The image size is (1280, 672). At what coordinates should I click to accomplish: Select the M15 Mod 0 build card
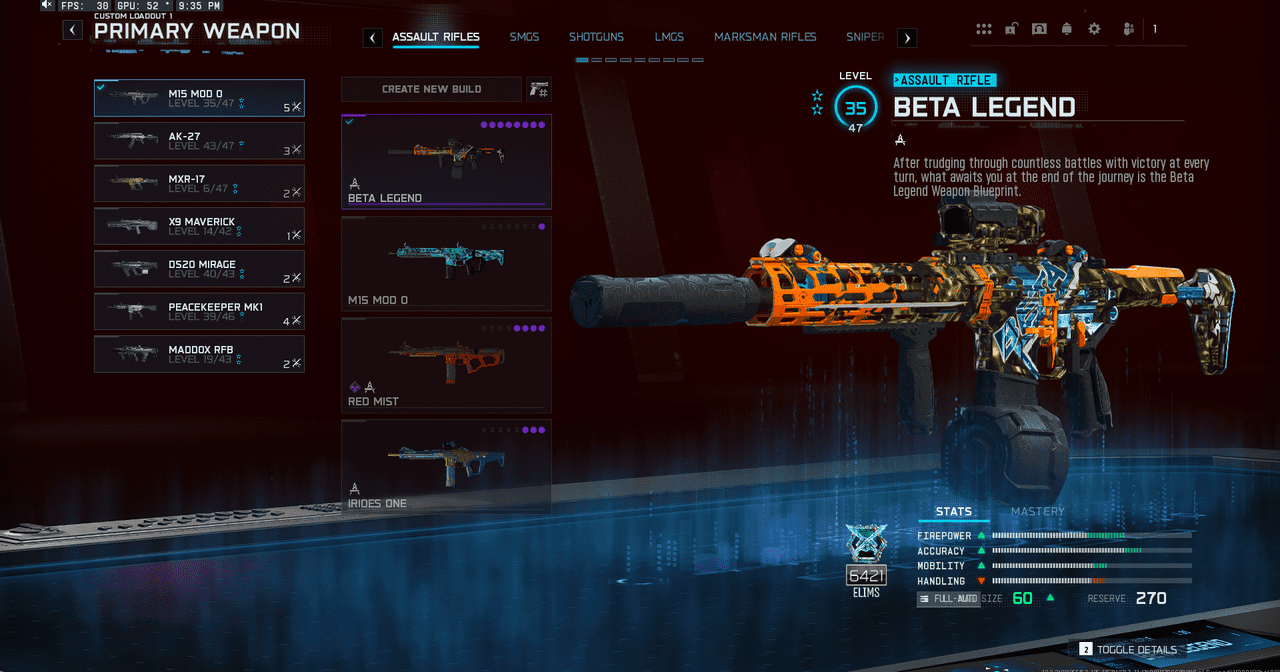click(446, 263)
